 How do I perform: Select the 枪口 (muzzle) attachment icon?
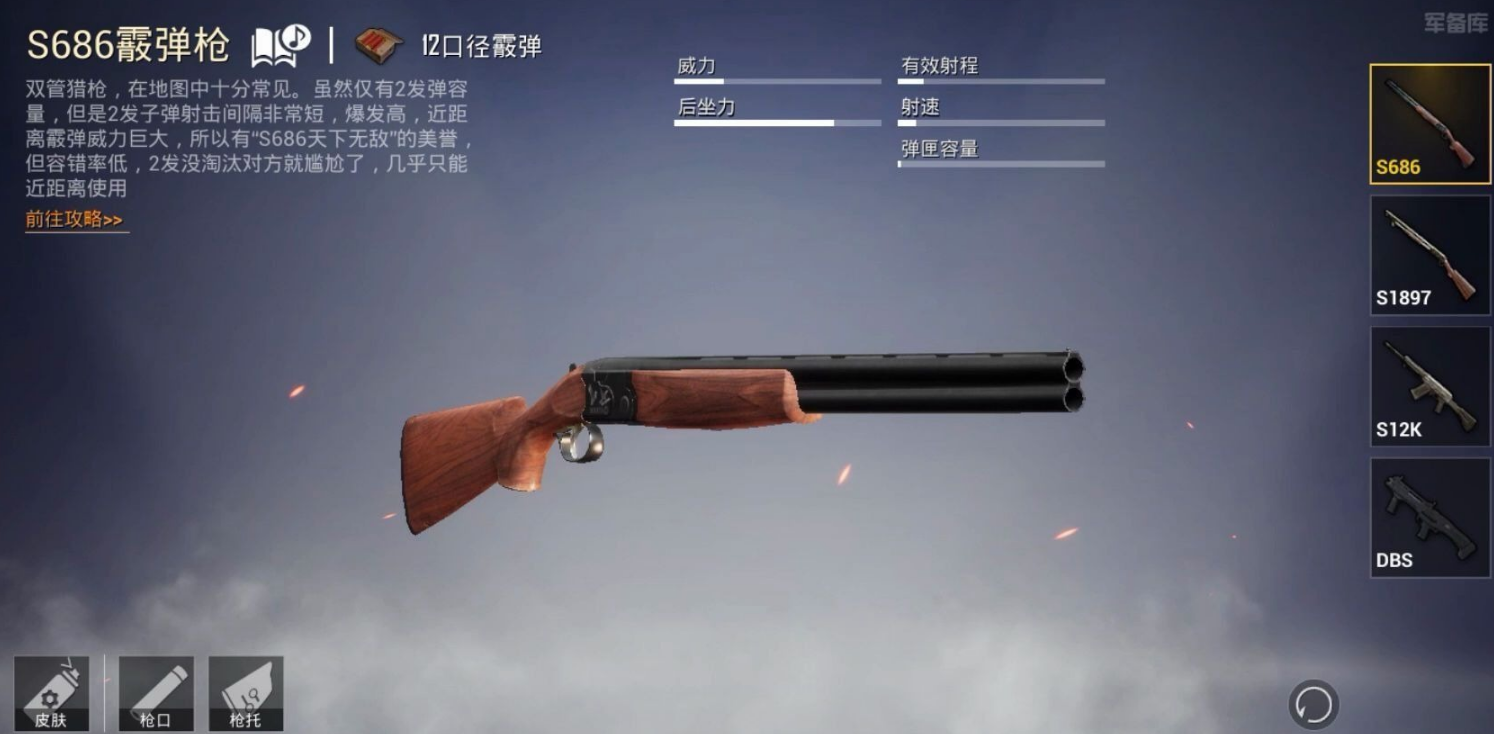pyautogui.click(x=155, y=693)
